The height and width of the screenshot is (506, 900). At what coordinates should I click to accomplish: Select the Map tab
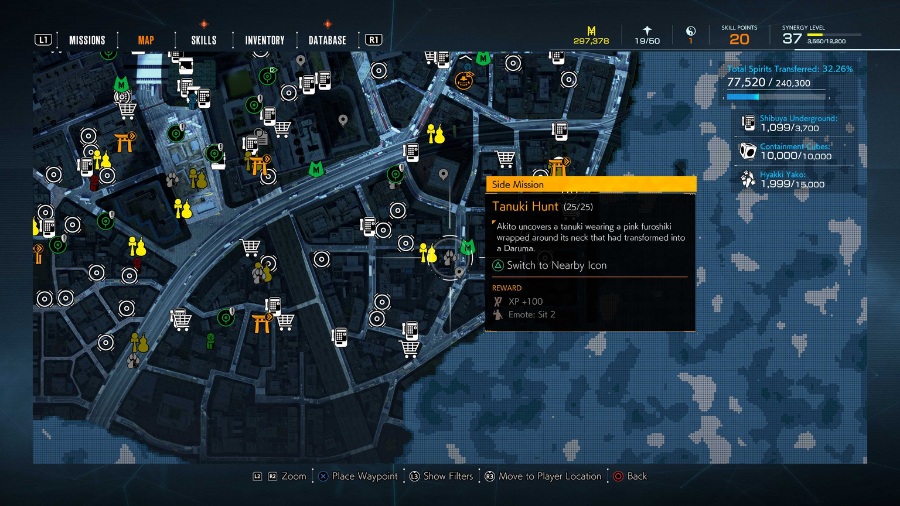146,40
